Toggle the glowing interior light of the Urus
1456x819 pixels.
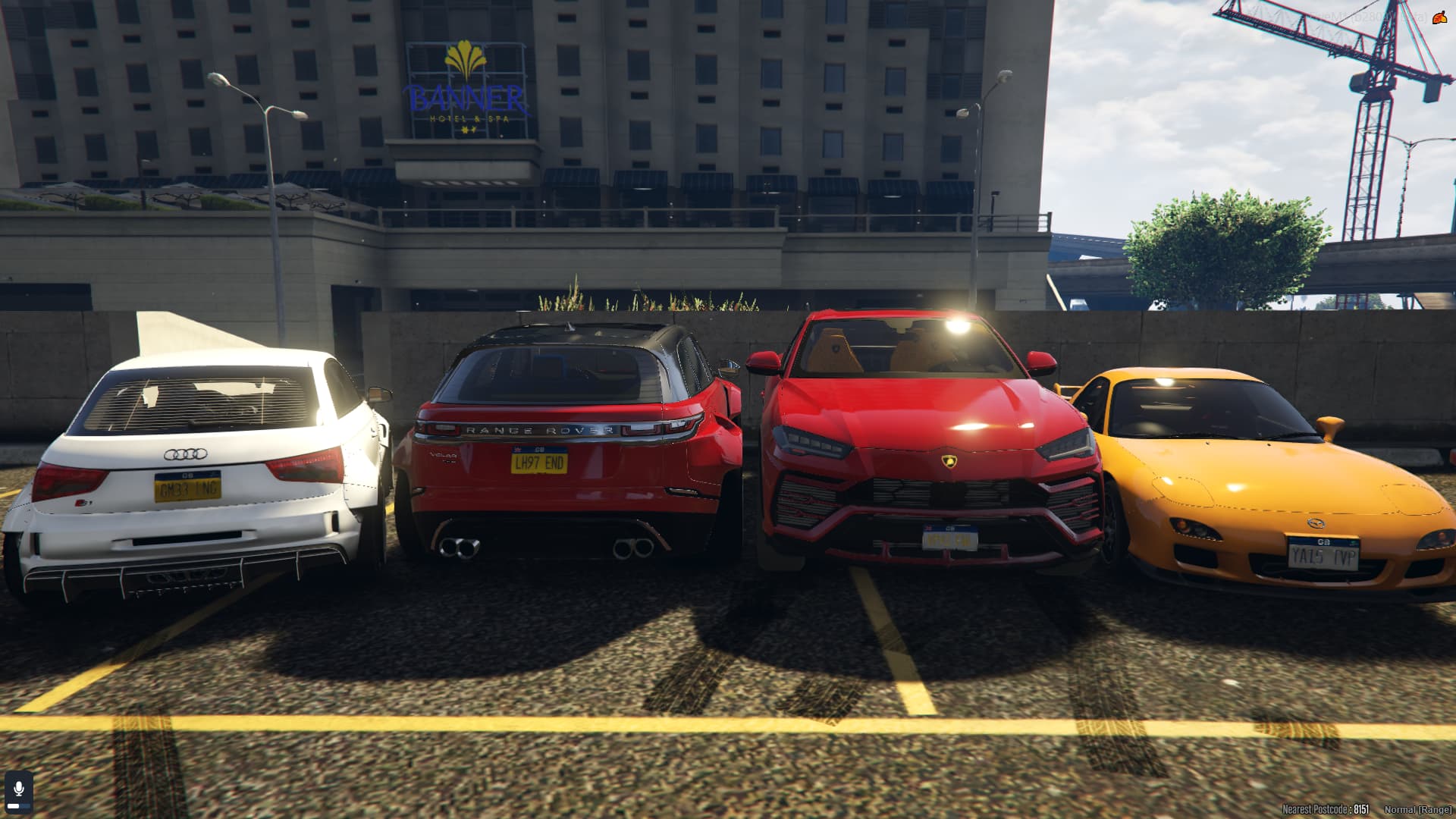[x=956, y=324]
